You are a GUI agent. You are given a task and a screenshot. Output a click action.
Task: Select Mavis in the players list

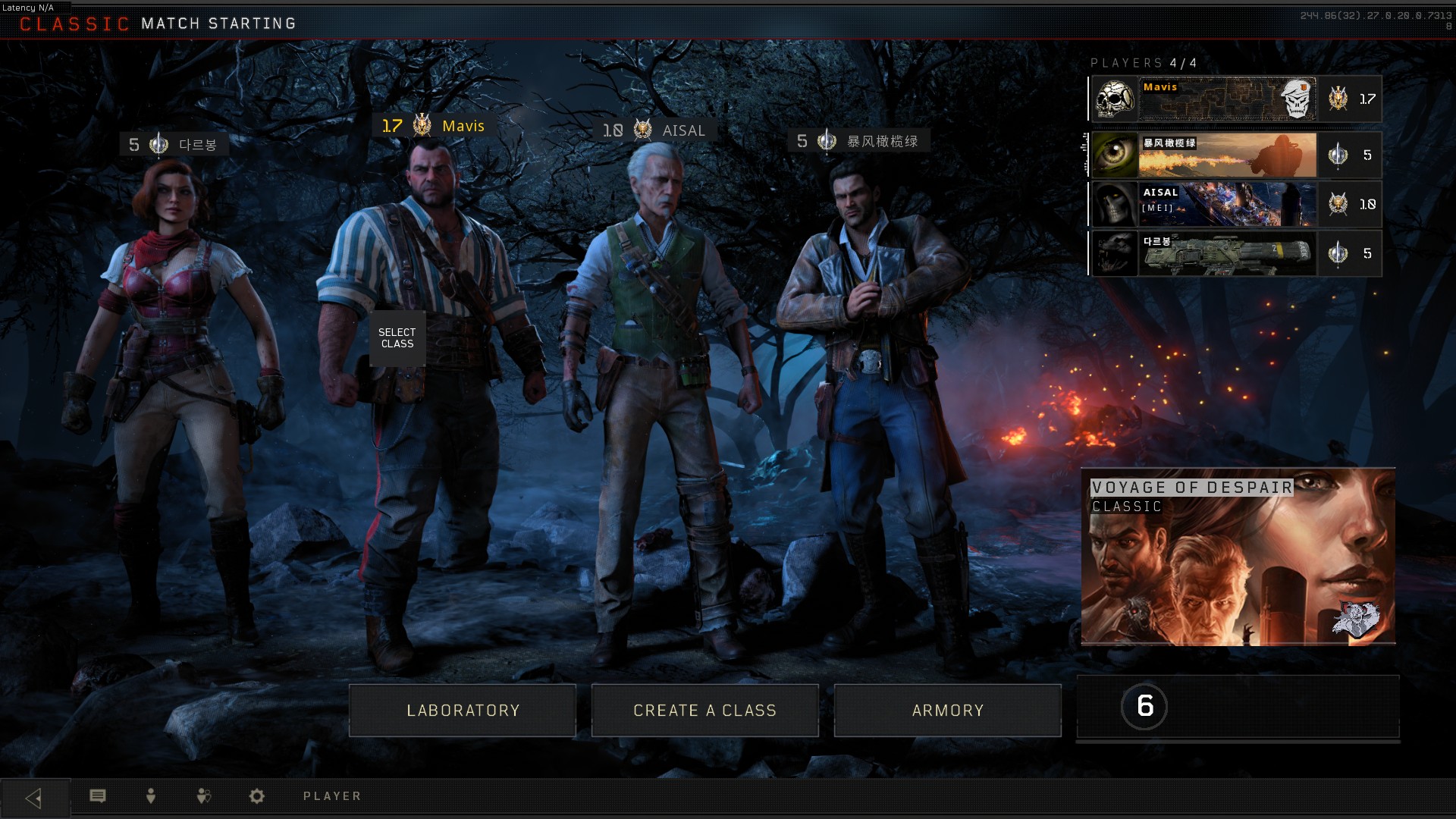click(1235, 99)
